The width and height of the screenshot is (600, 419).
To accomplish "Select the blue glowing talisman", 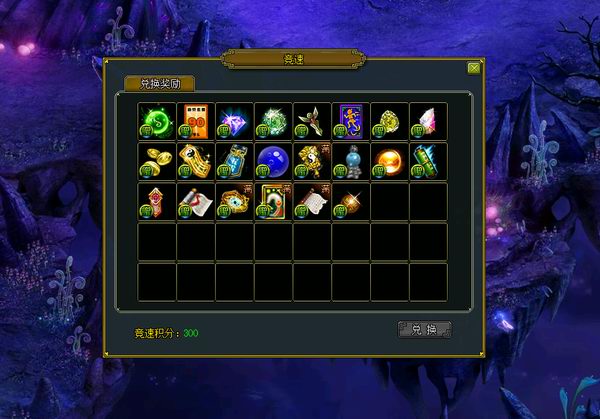I will click(233, 160).
